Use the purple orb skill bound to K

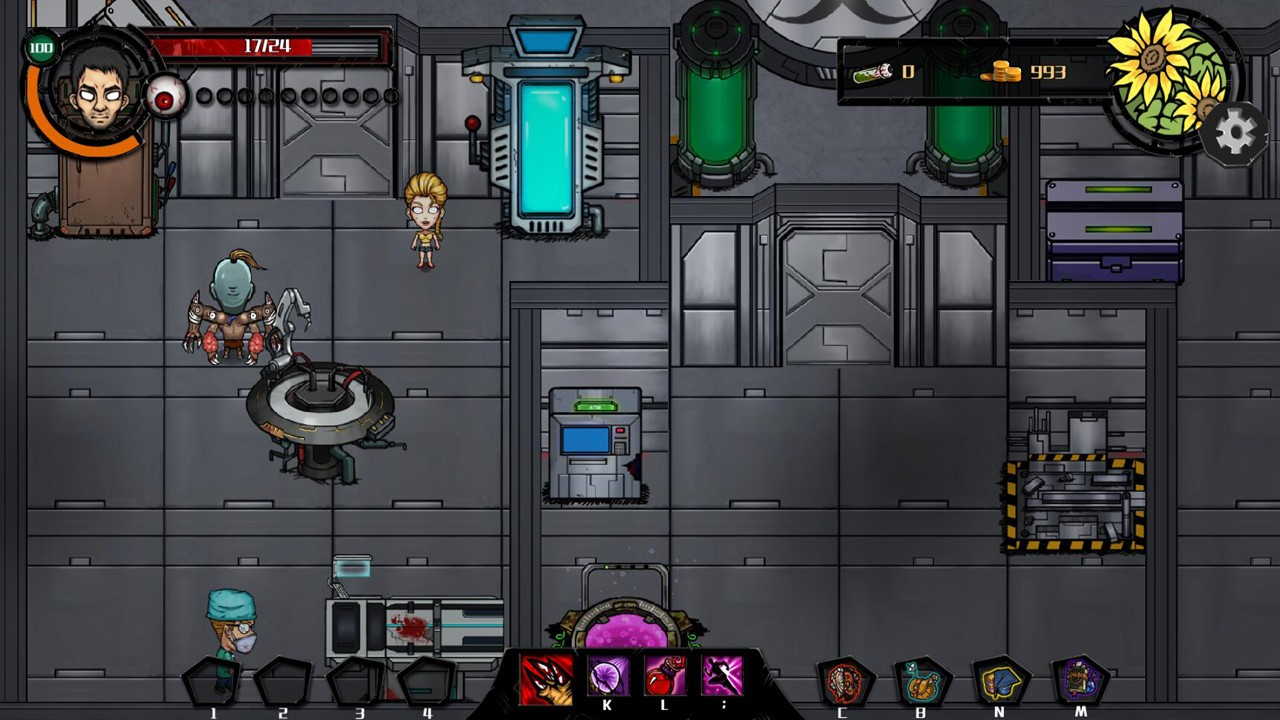click(607, 678)
